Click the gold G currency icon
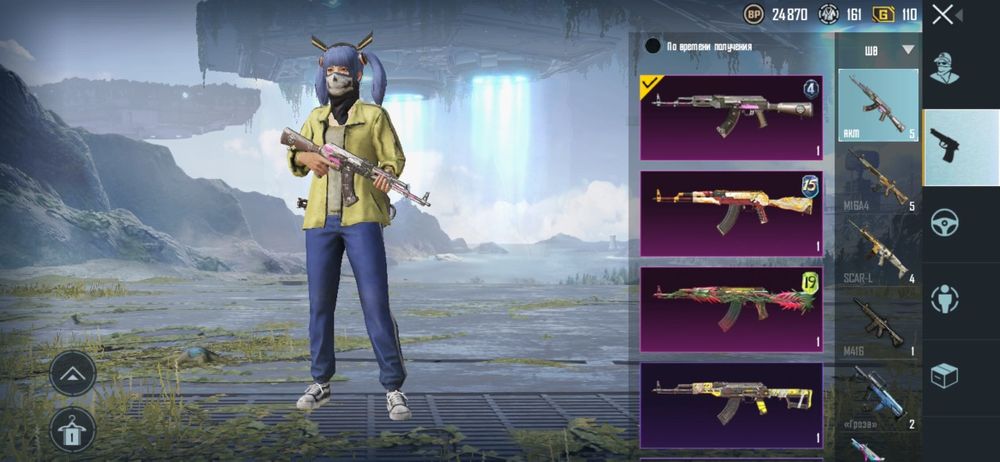Screen dimensions: 1000x462 click(x=882, y=14)
